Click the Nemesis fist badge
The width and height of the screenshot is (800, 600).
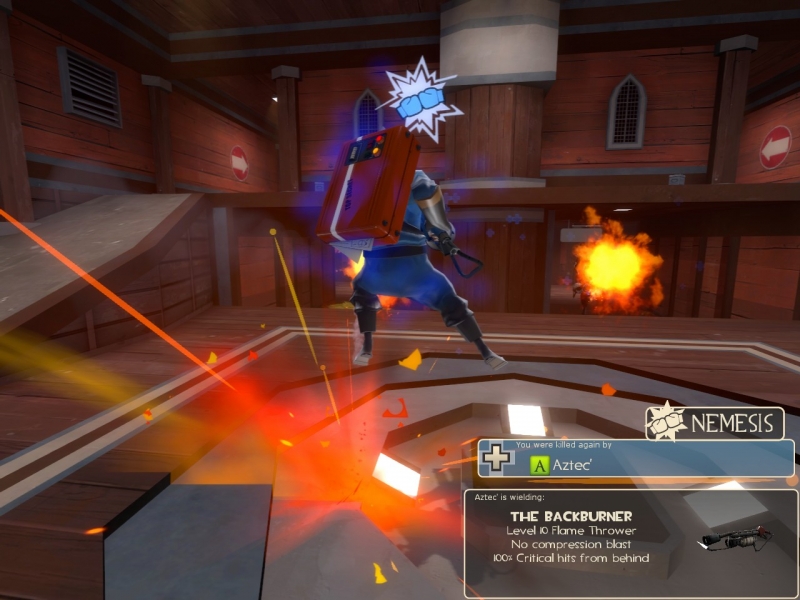665,422
